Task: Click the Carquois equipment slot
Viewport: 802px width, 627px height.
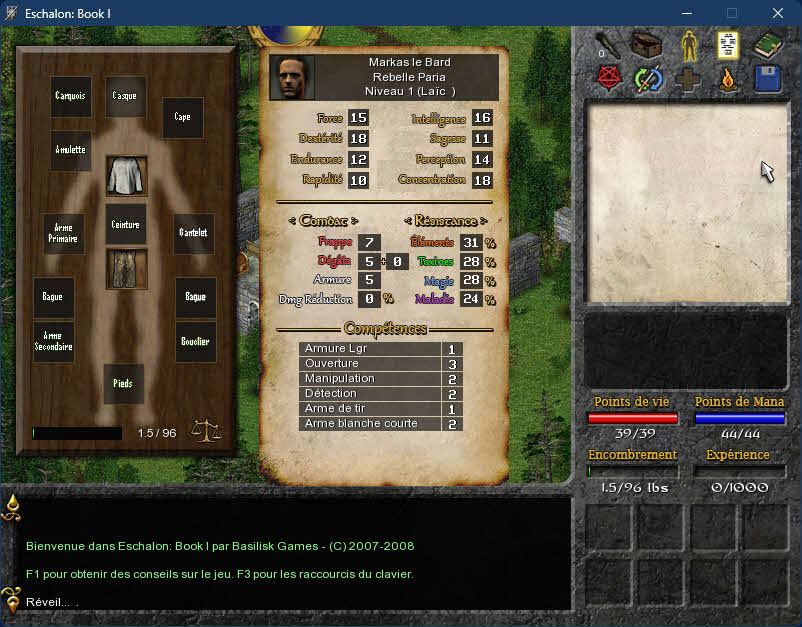Action: (x=71, y=96)
